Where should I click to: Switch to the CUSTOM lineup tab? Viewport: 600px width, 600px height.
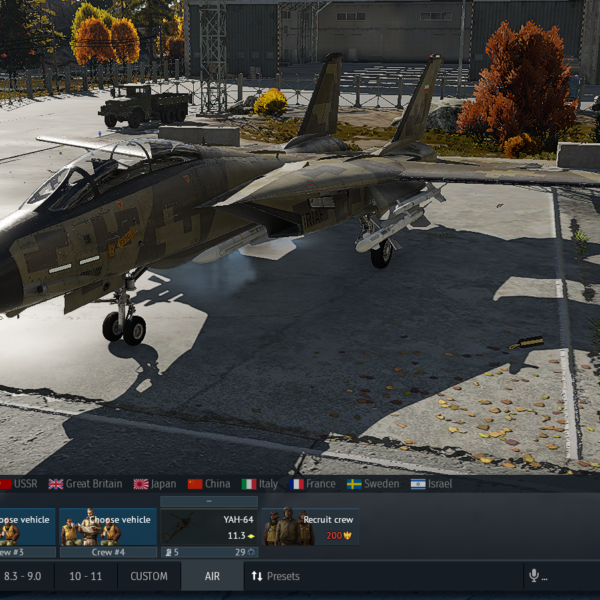[x=149, y=576]
